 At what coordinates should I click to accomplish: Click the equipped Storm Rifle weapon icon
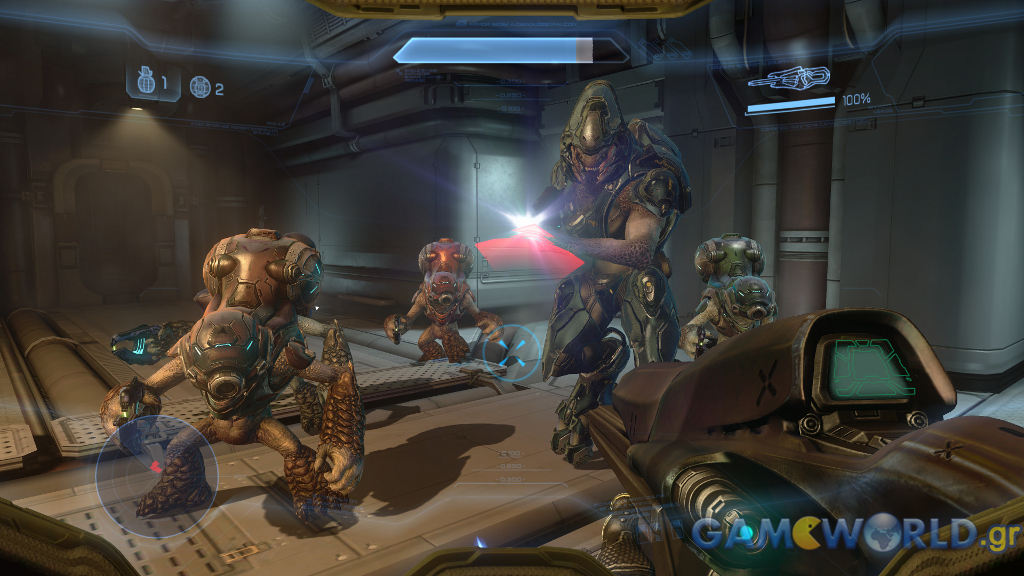pyautogui.click(x=788, y=78)
